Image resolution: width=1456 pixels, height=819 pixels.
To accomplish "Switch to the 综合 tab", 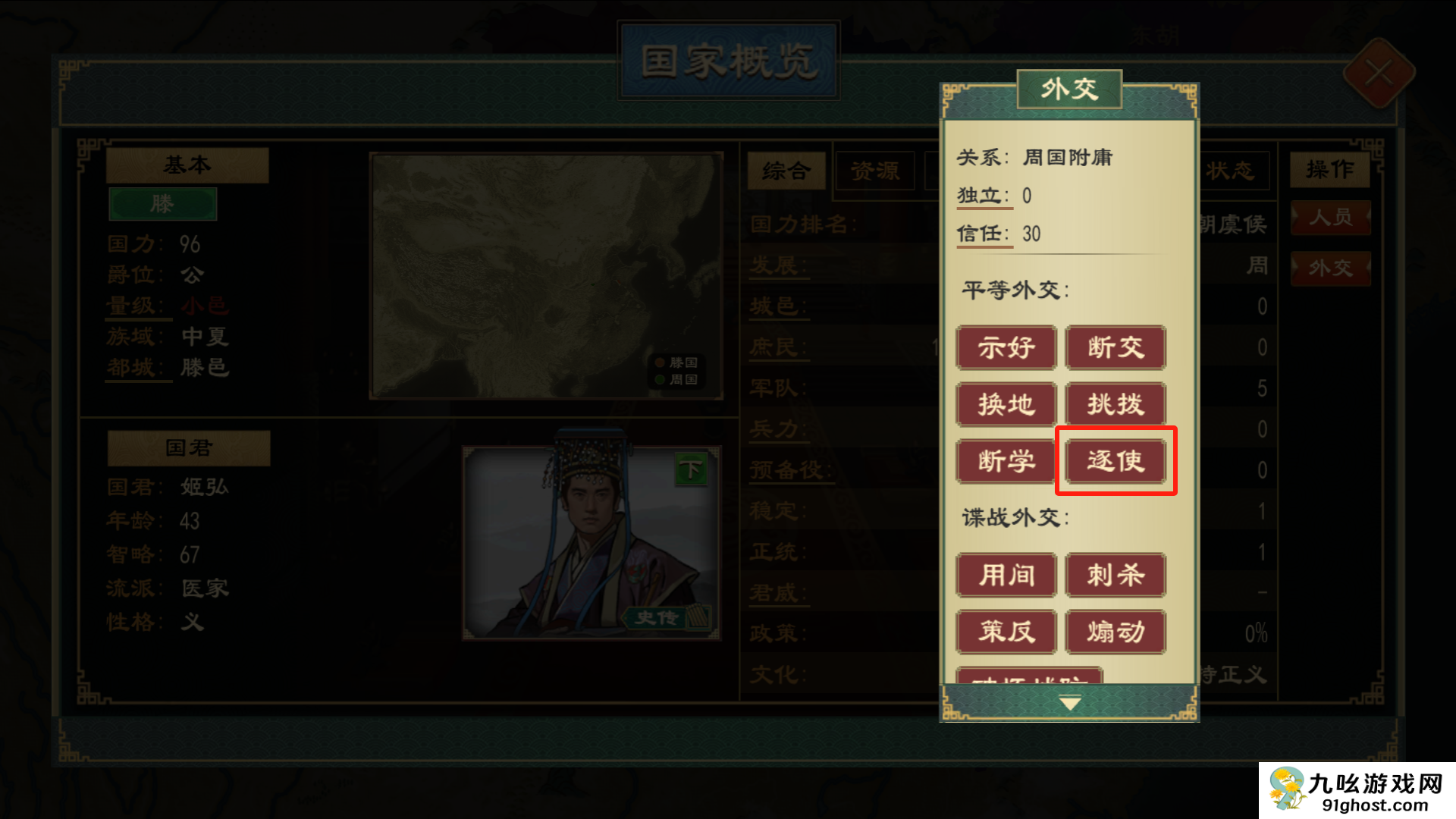I will [786, 171].
